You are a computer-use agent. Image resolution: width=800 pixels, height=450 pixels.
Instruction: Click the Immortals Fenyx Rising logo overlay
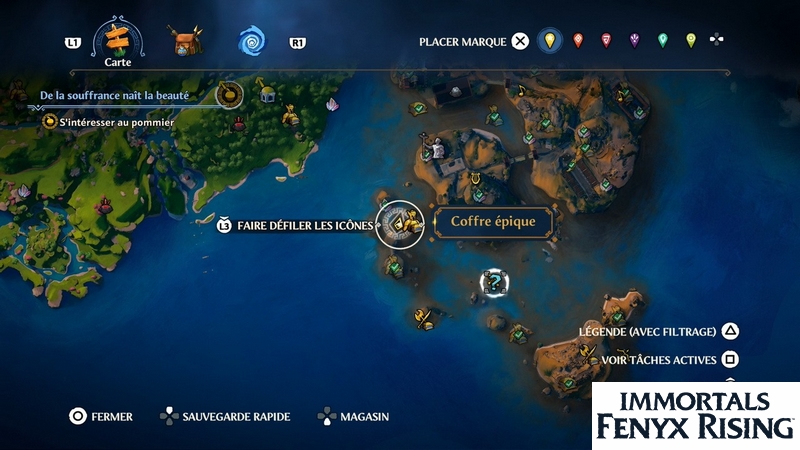(695, 415)
